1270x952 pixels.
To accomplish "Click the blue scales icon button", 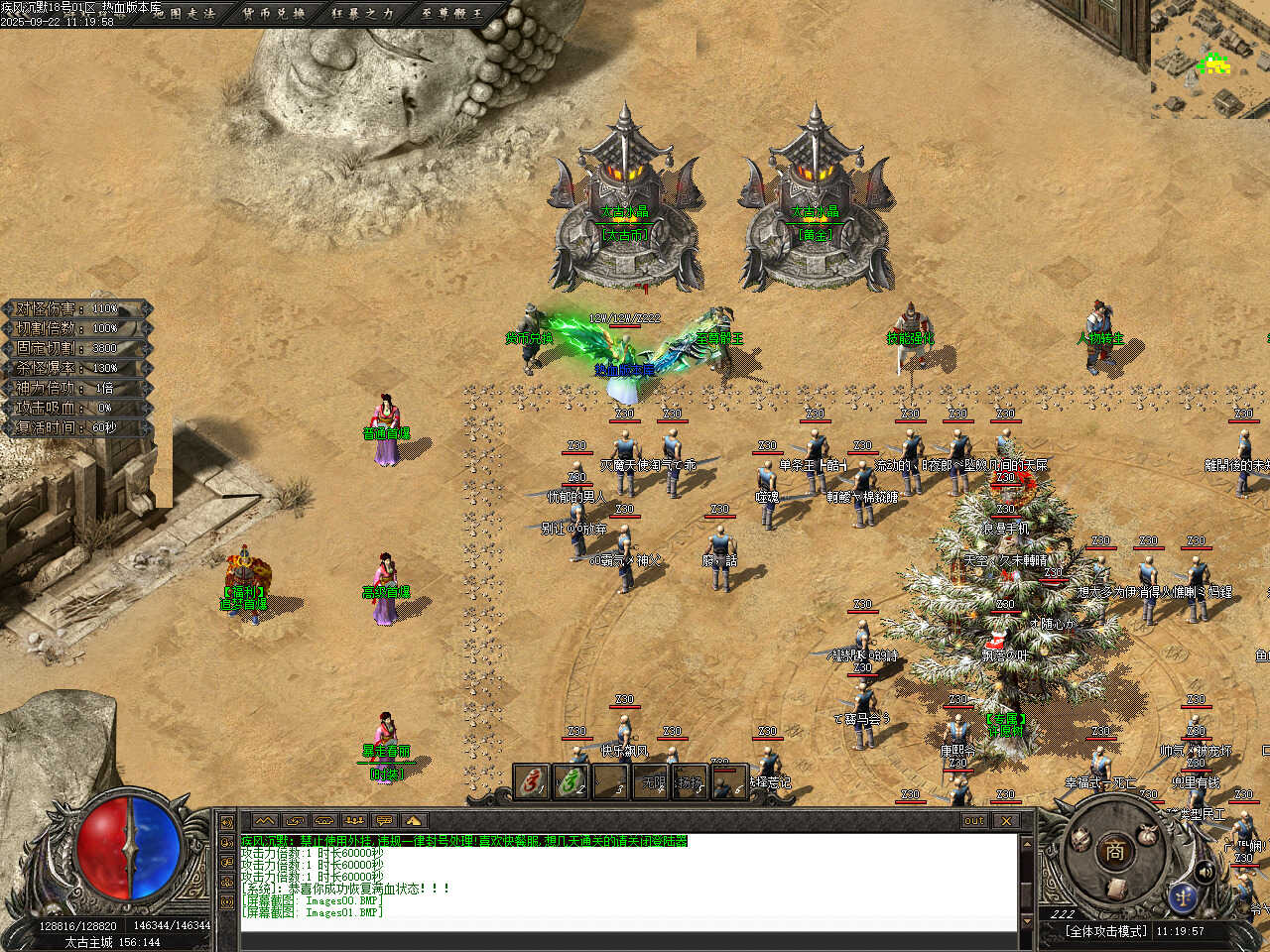I will coord(1181,897).
